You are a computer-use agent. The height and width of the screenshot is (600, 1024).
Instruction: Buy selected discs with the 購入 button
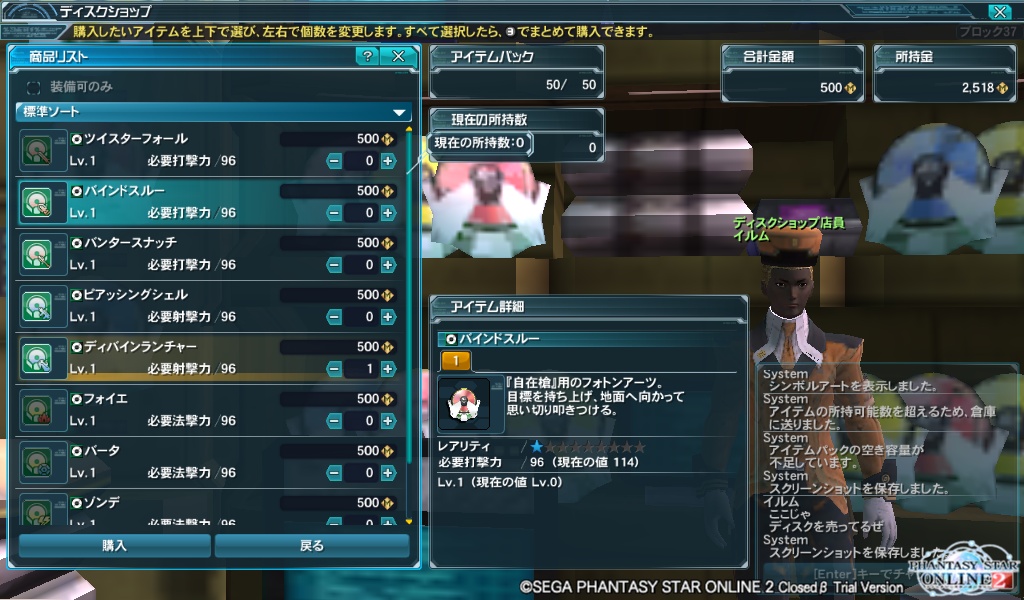pyautogui.click(x=114, y=546)
